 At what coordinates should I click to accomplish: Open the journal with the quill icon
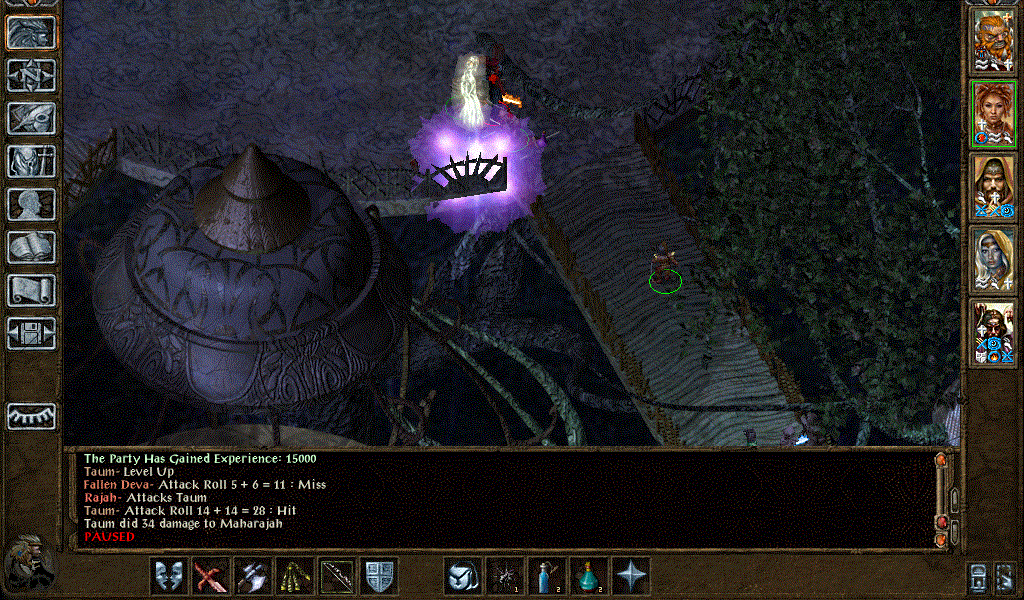pyautogui.click(x=32, y=118)
